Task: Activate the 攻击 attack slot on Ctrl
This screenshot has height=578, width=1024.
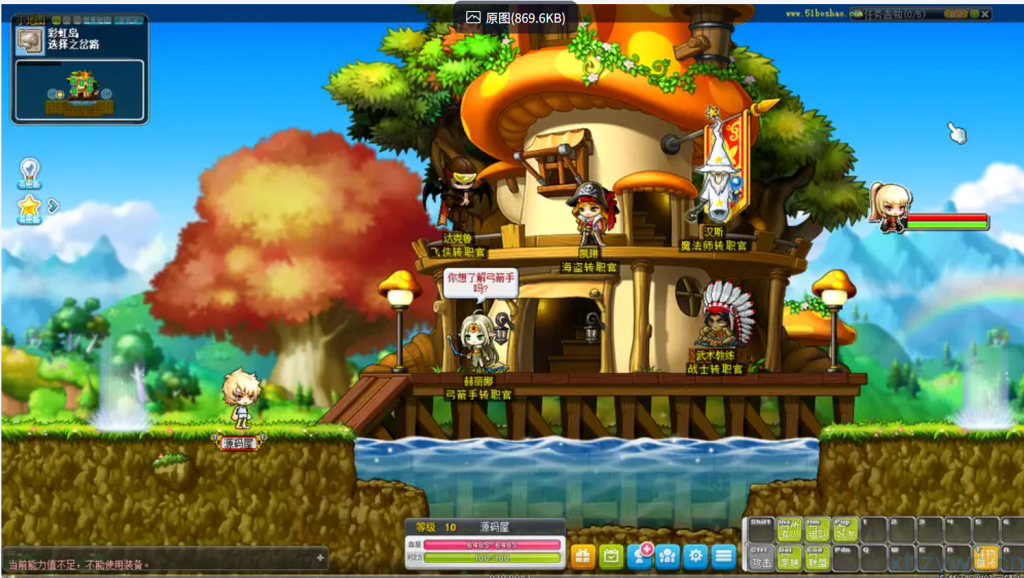Action: click(761, 558)
